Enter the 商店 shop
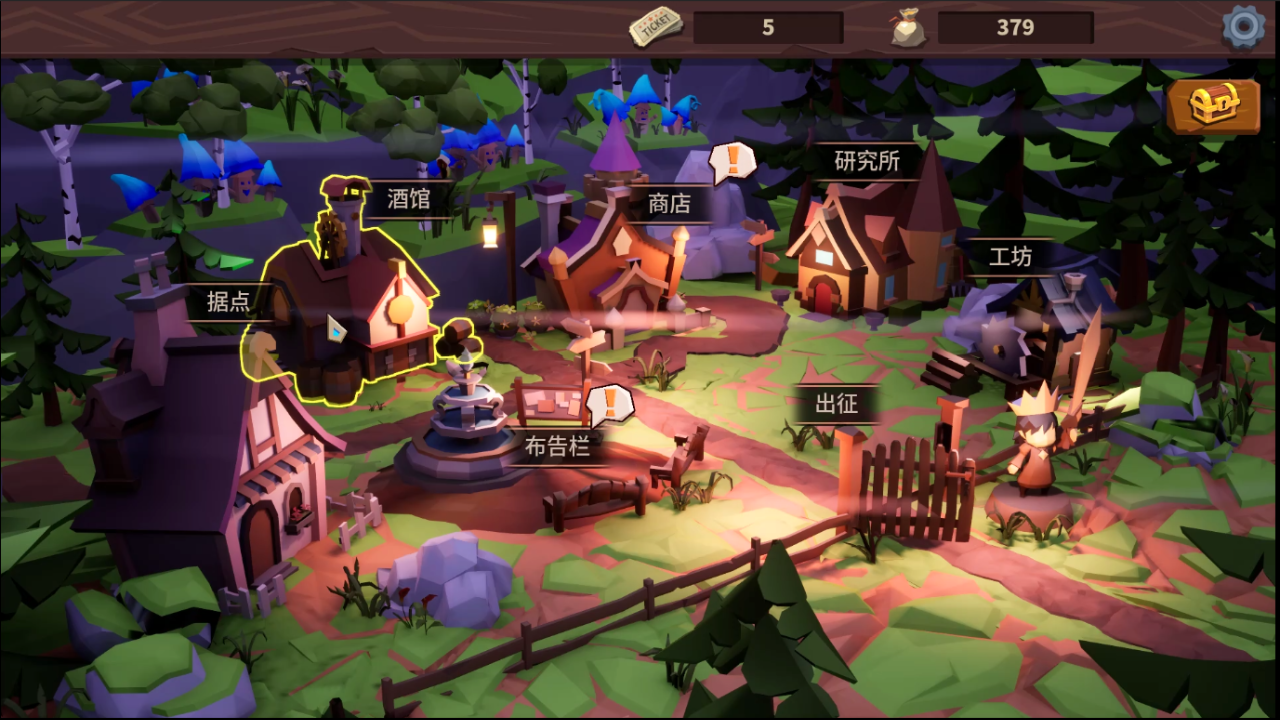 (669, 203)
